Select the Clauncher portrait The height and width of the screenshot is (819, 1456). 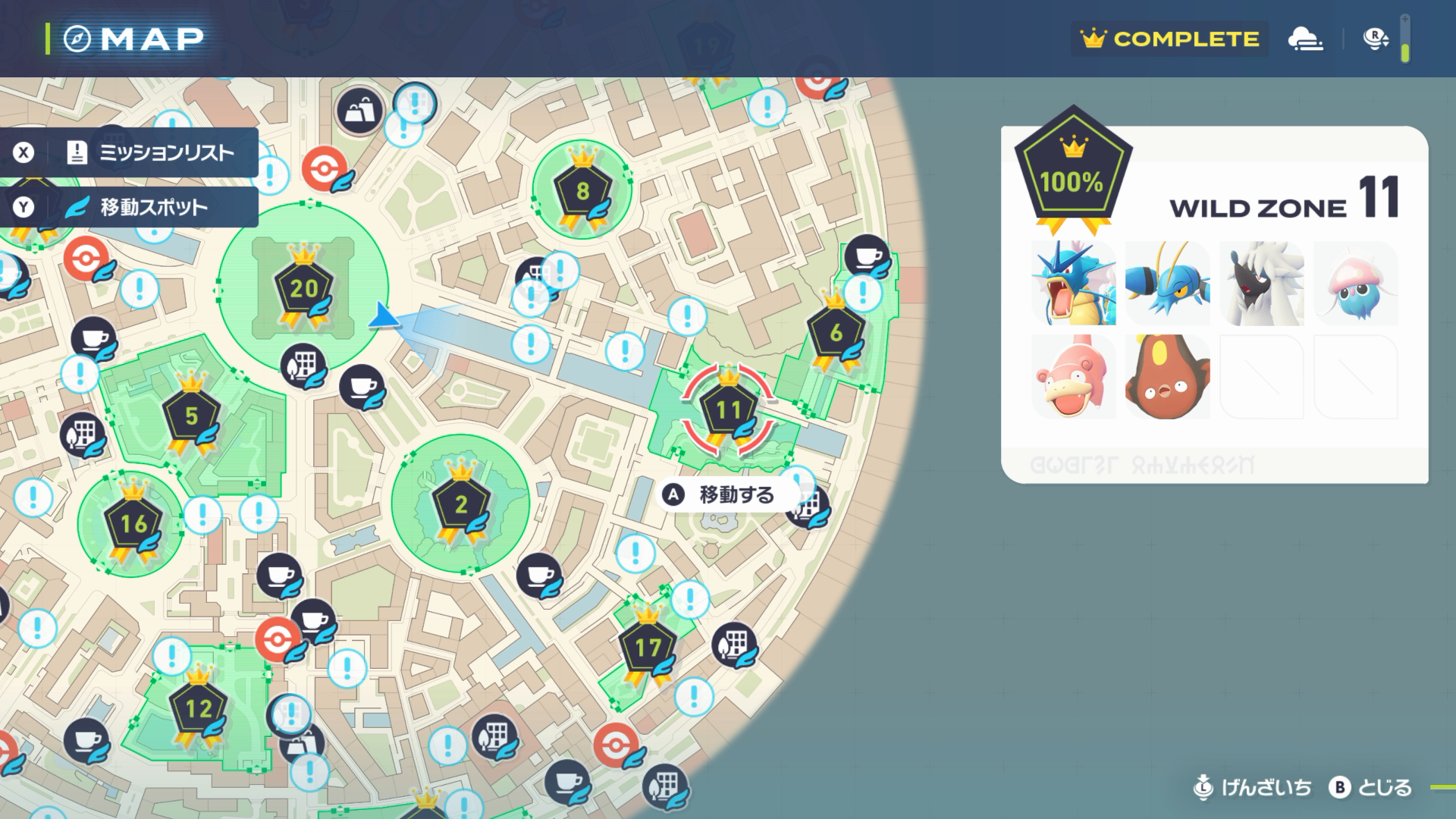click(x=1167, y=283)
